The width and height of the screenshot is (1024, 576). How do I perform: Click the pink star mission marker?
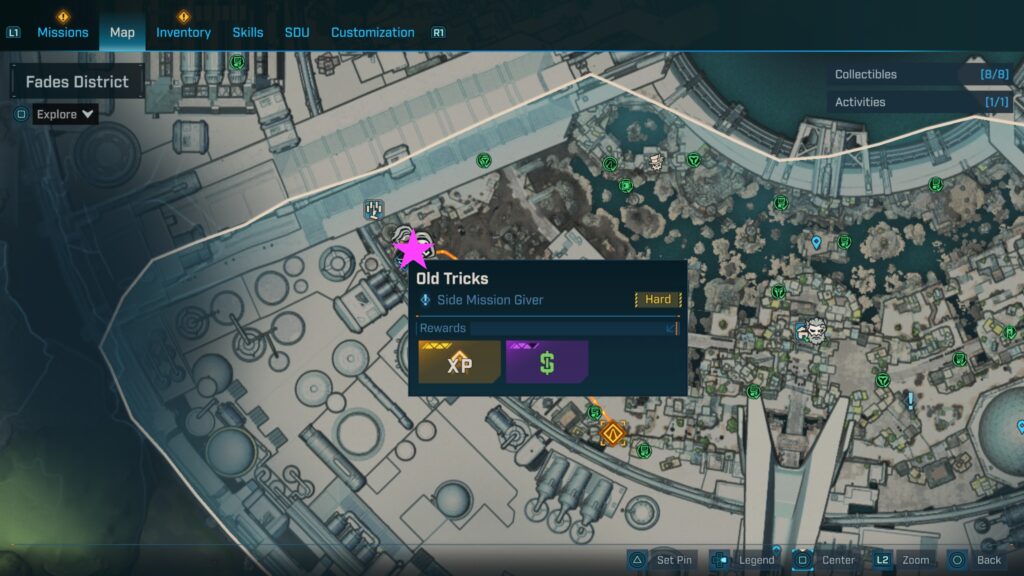(411, 249)
